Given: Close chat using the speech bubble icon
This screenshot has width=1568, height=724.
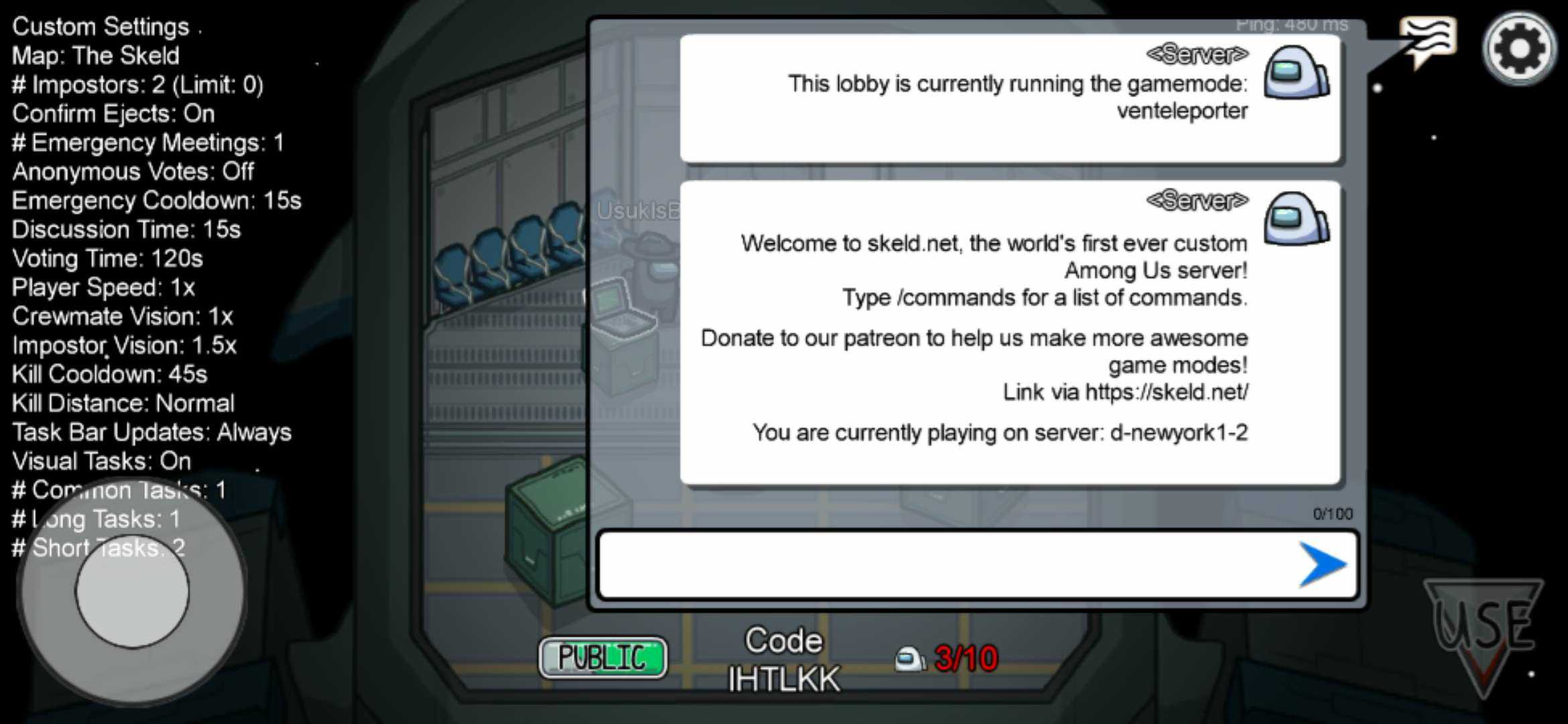Looking at the screenshot, I should (1427, 42).
